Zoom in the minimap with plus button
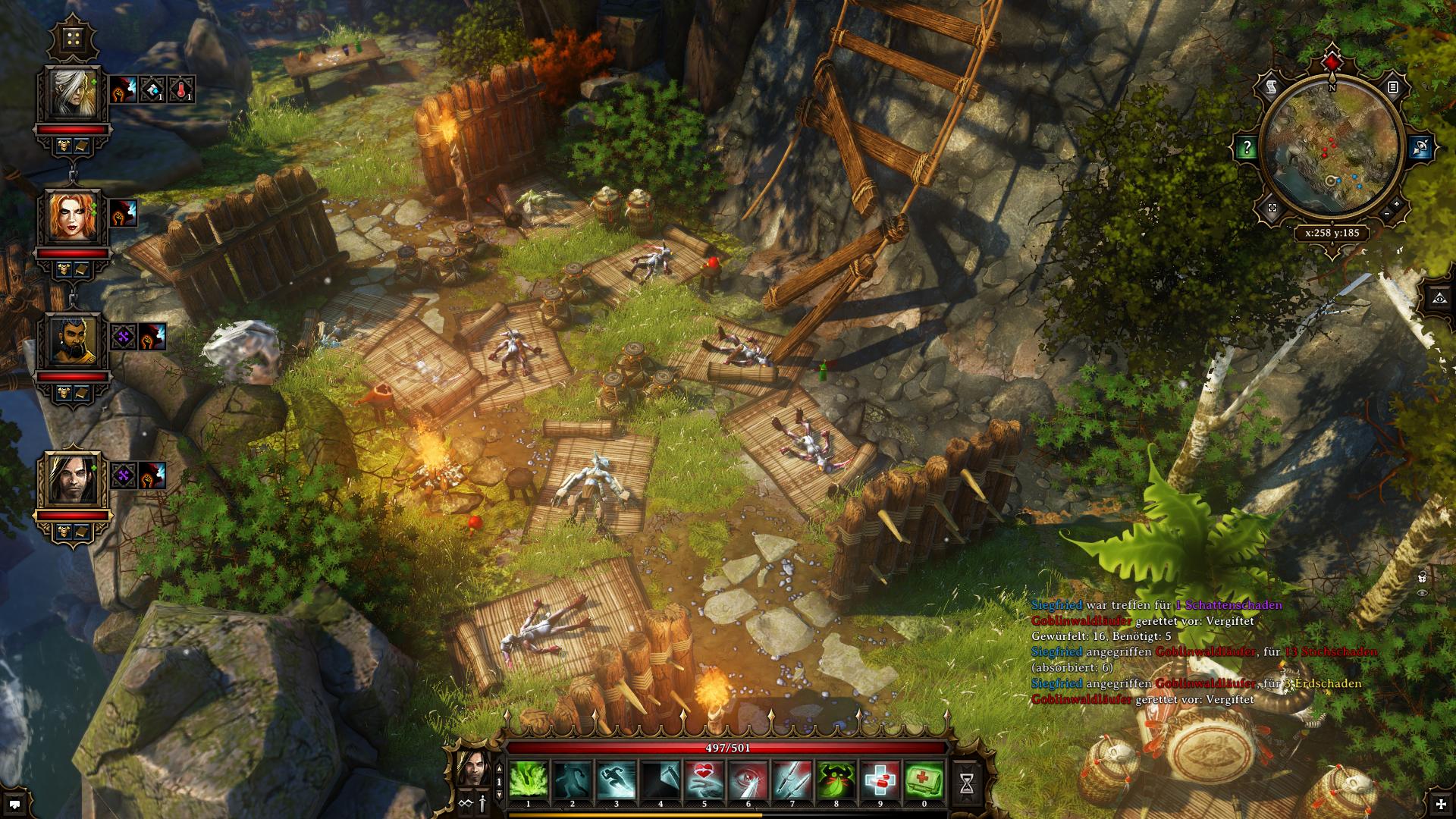Screen dimensions: 1456x819 [1396, 204]
